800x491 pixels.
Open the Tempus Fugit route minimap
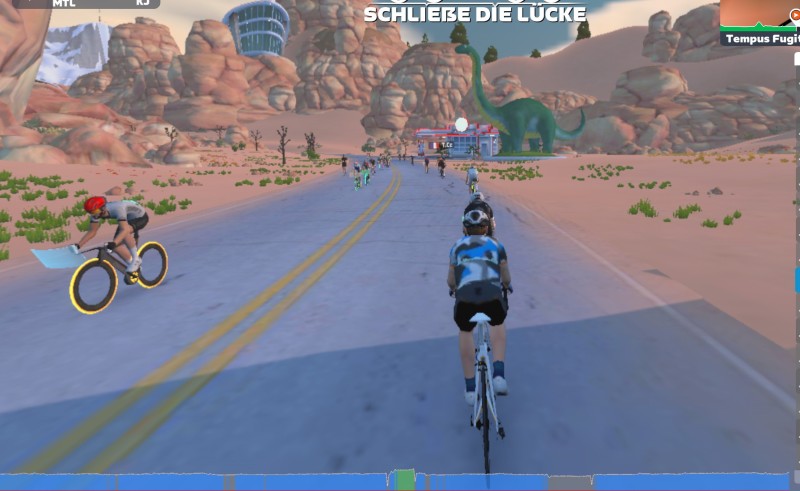pos(760,22)
